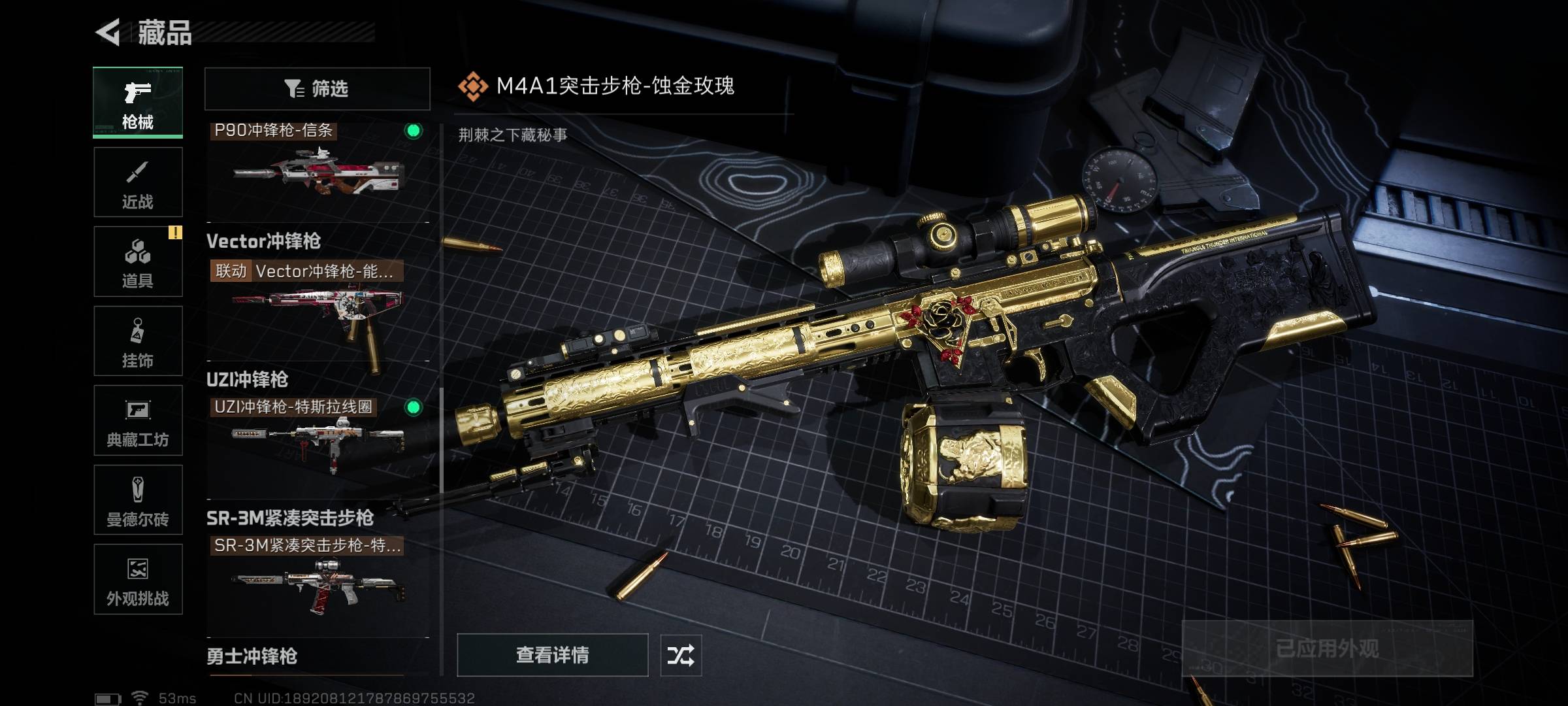Open the 外观挑战 skin challenge tab
This screenshot has width=1568, height=706.
138,579
